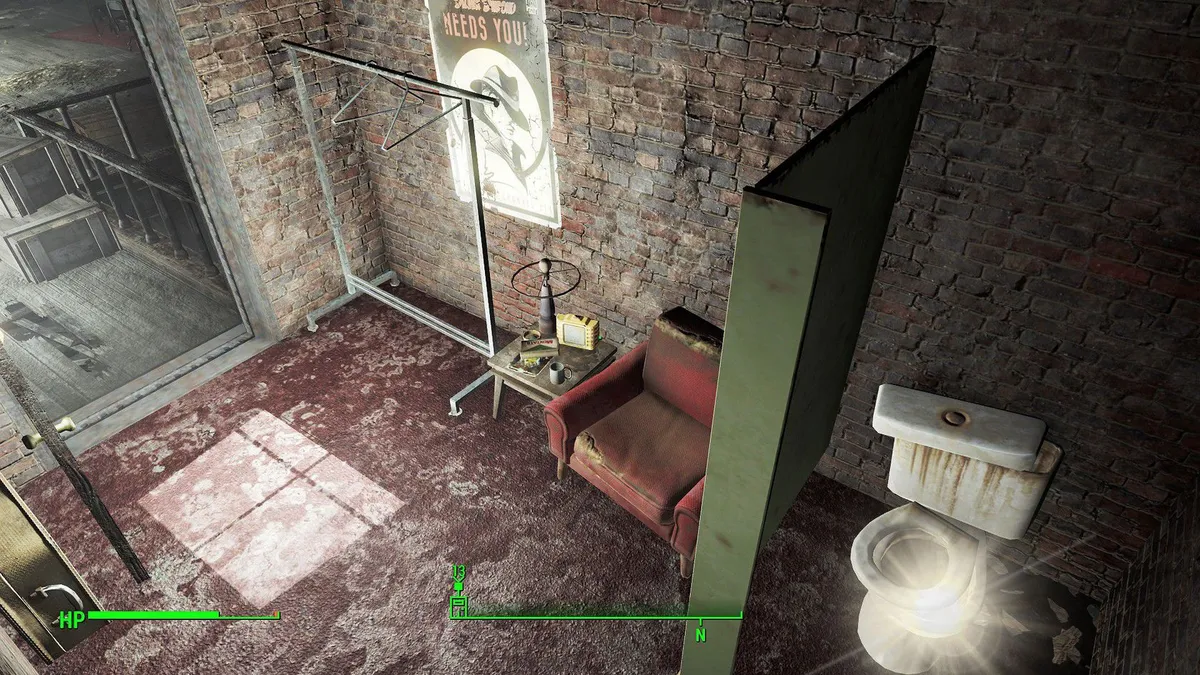Screen dimensions: 1200x675
Task: Select the north indicator on the compass
Action: pyautogui.click(x=701, y=633)
